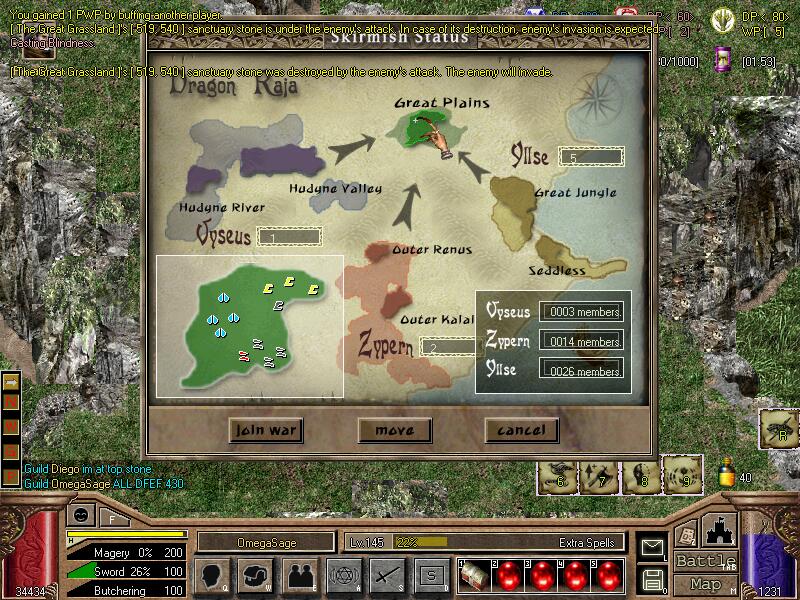Select spell scroll slot 9
Viewport: 800px width, 600px height.
click(683, 477)
